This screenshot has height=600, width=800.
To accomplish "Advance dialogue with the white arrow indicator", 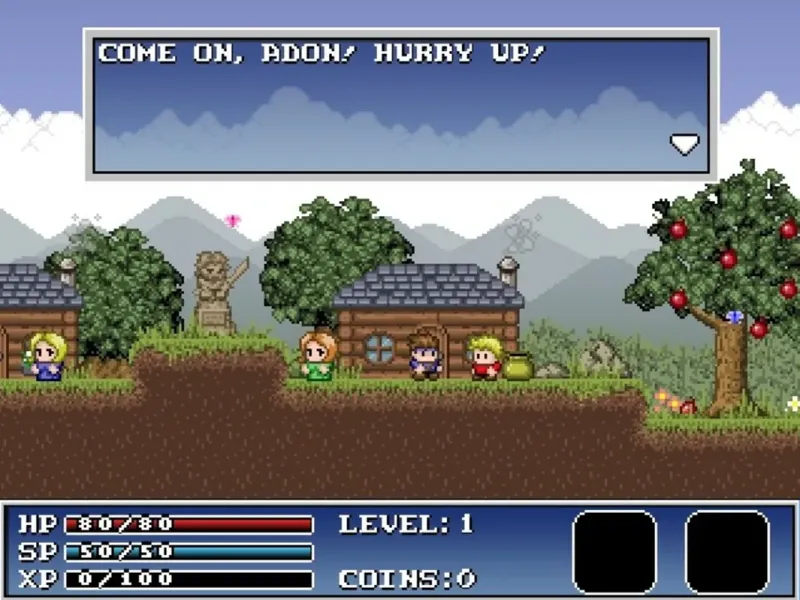I will pyautogui.click(x=684, y=144).
